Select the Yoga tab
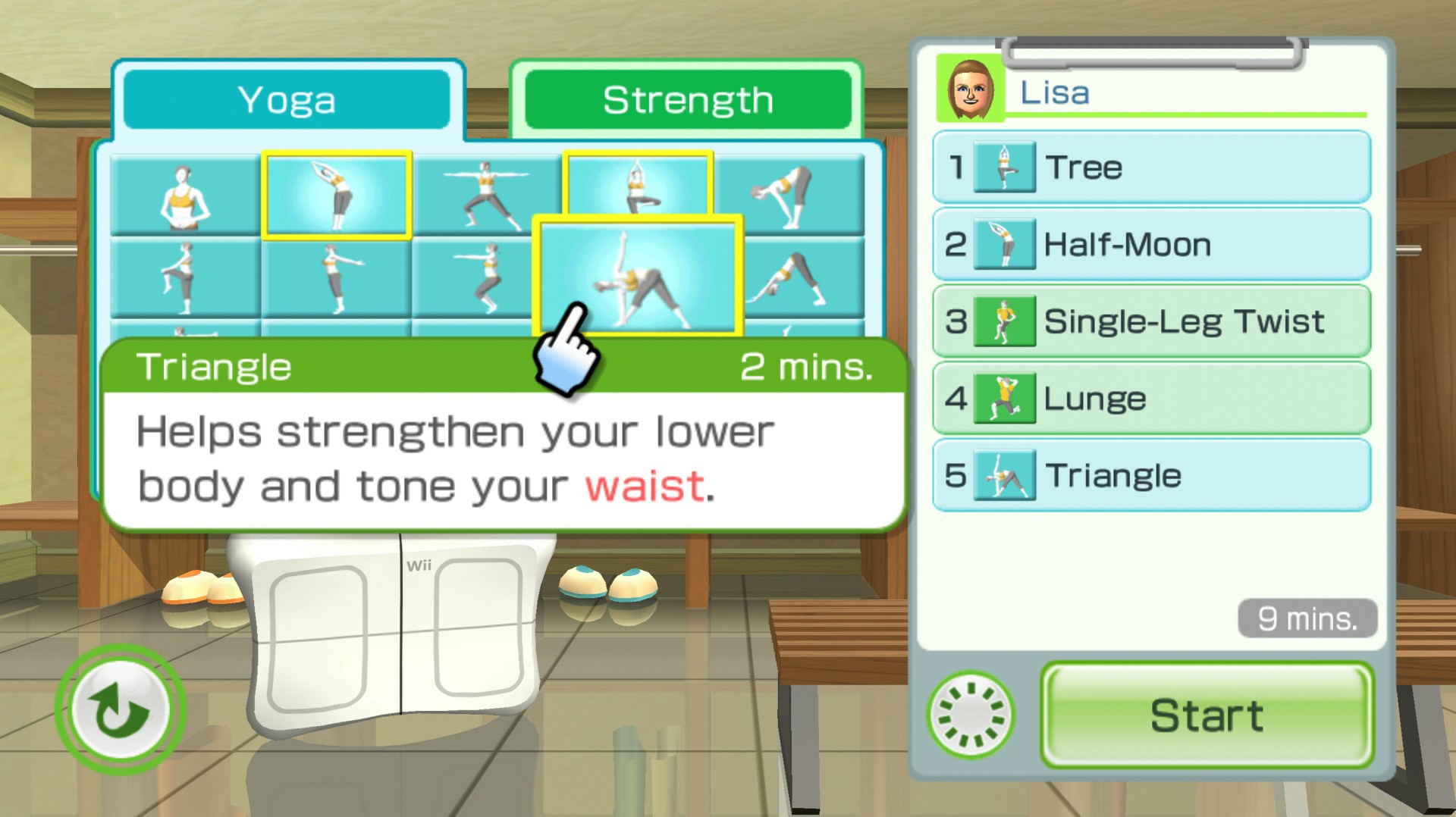 coord(288,99)
